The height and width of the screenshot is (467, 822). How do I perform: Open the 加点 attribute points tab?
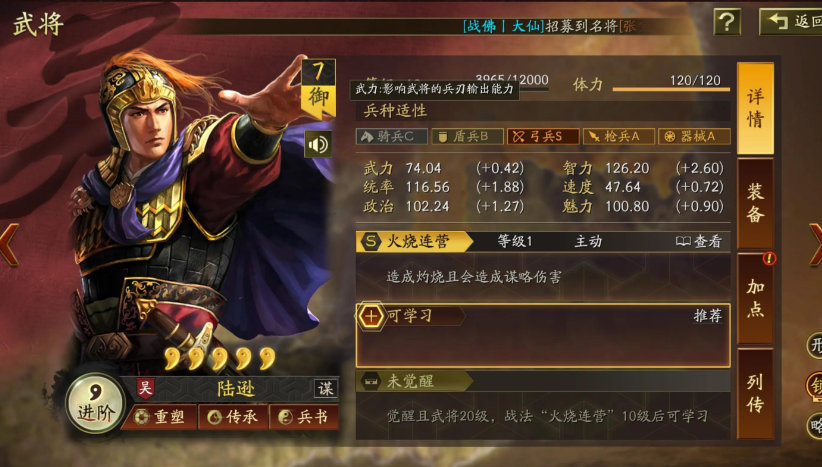pos(755,298)
